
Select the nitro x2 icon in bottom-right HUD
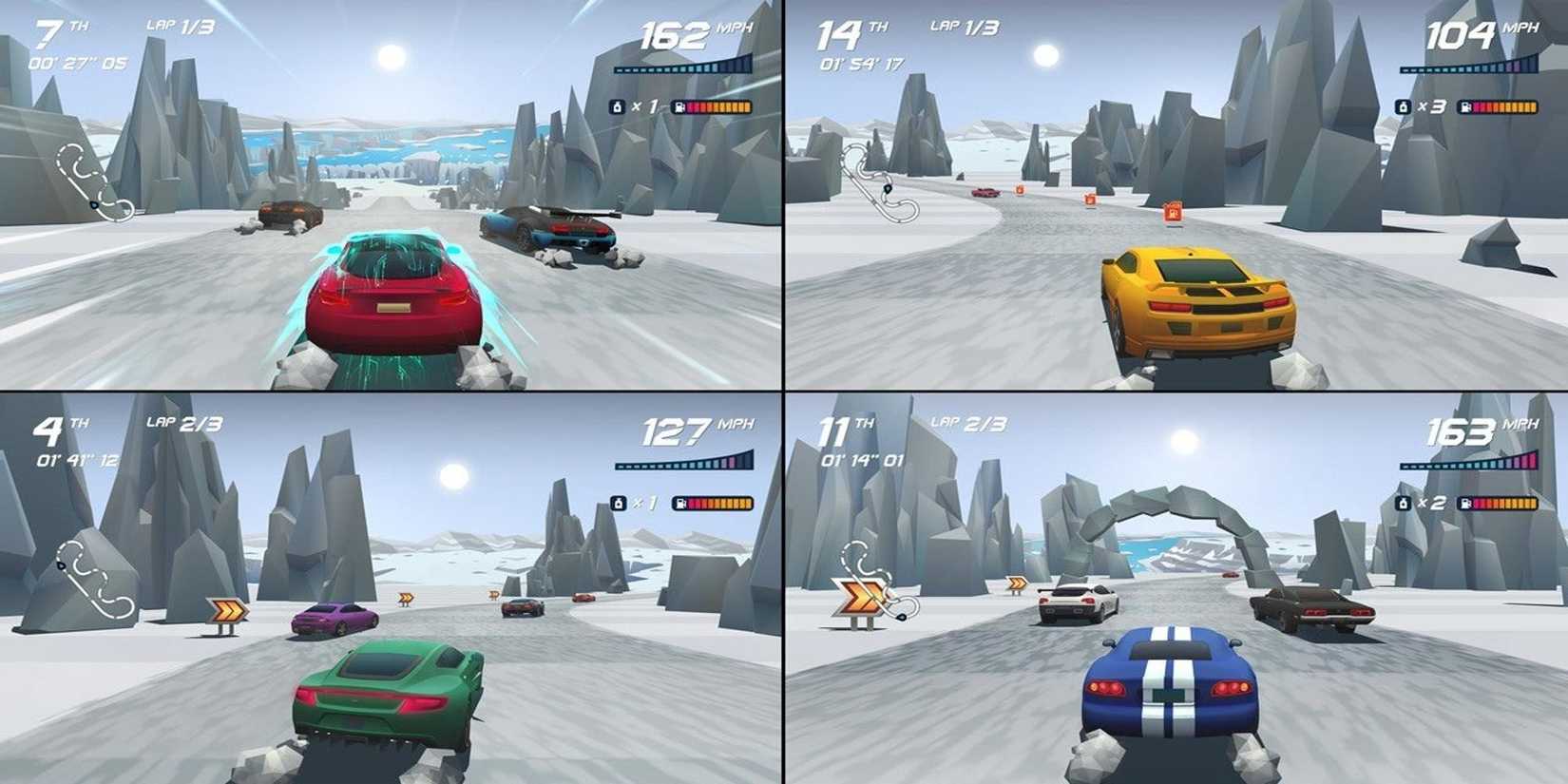click(1406, 504)
